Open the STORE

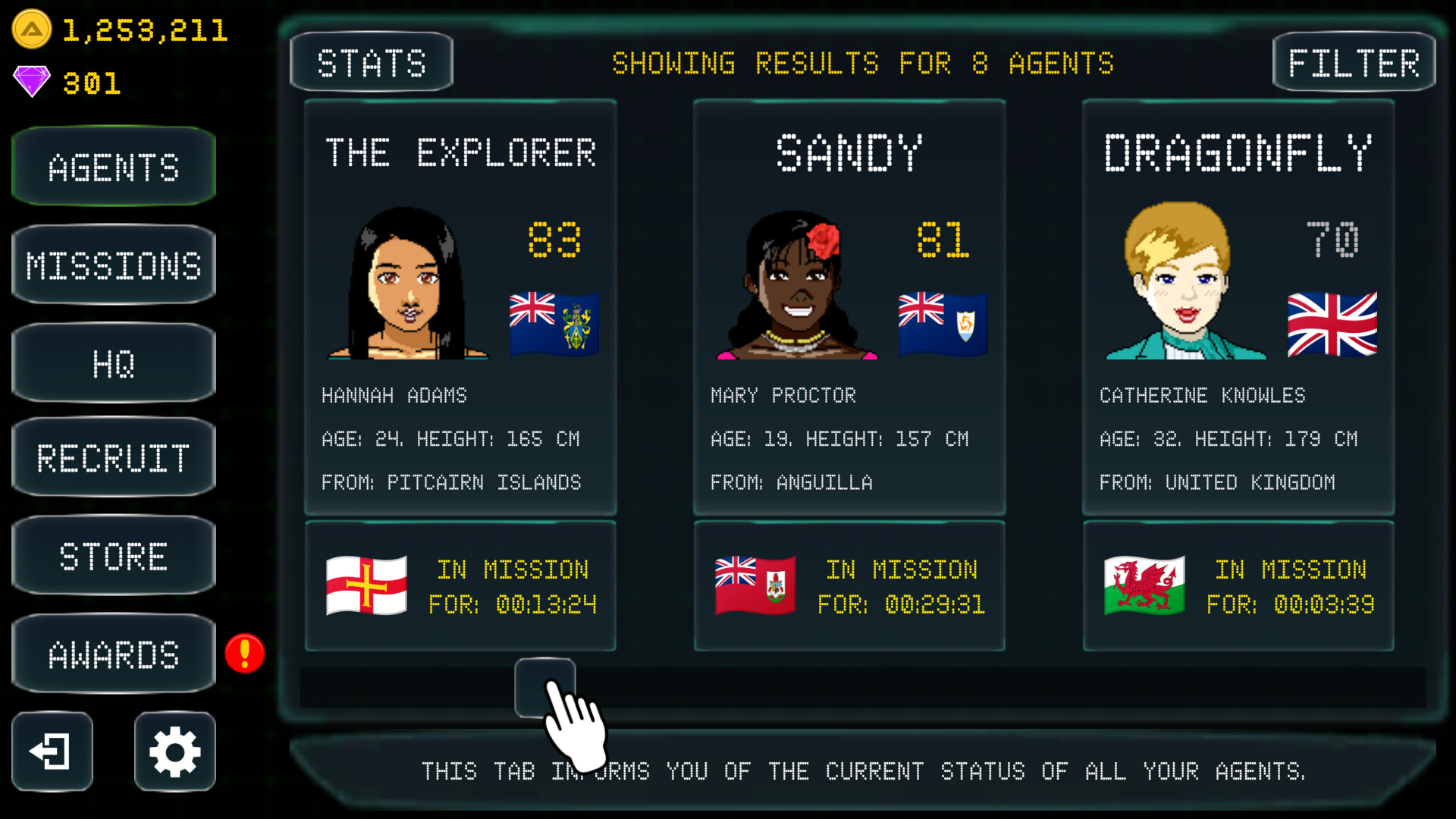click(x=114, y=556)
